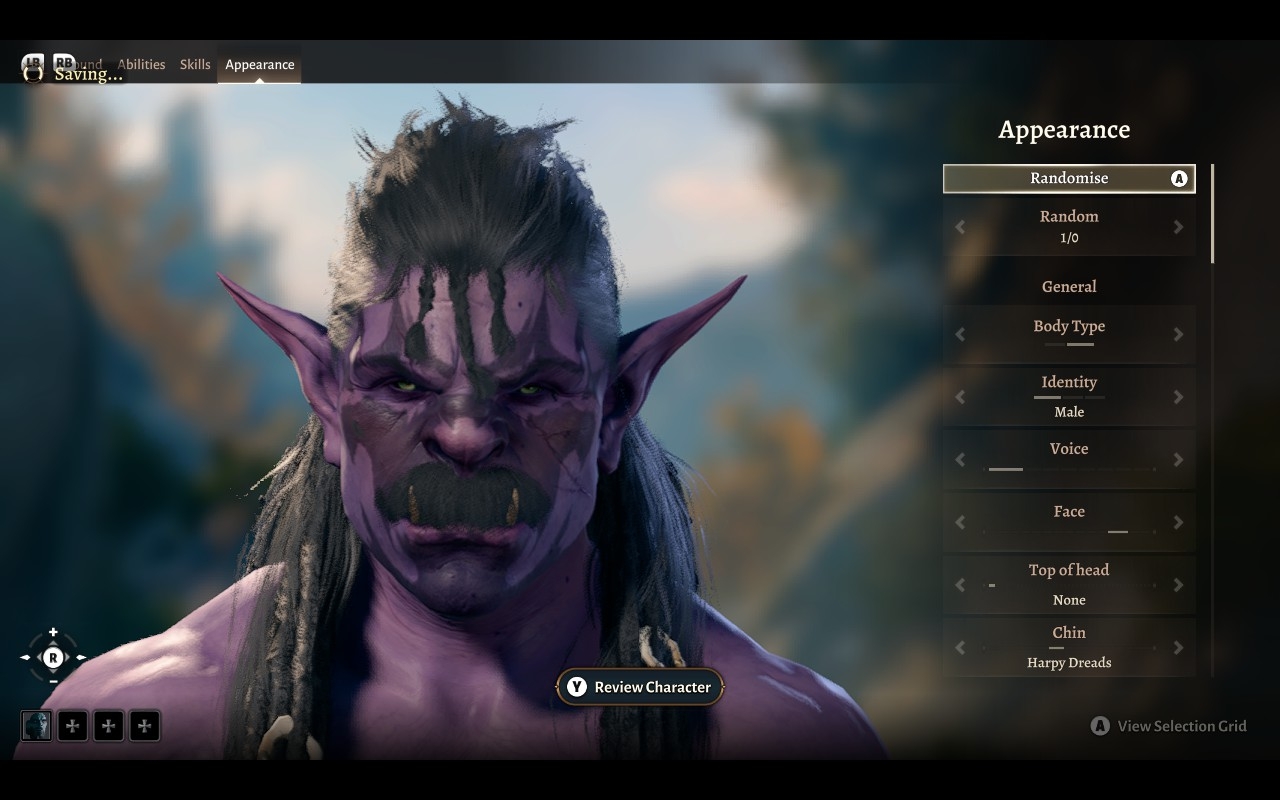Advance Top of head to next style
Screen dimensions: 1280x800
coord(1178,585)
